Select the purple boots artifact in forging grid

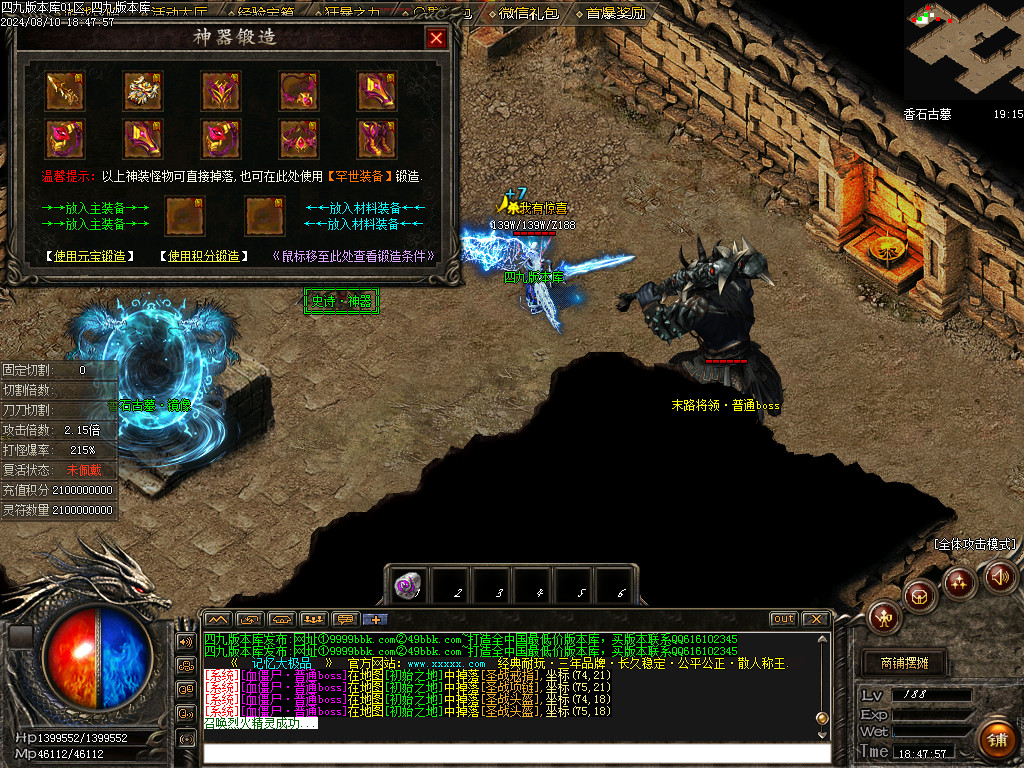click(377, 138)
